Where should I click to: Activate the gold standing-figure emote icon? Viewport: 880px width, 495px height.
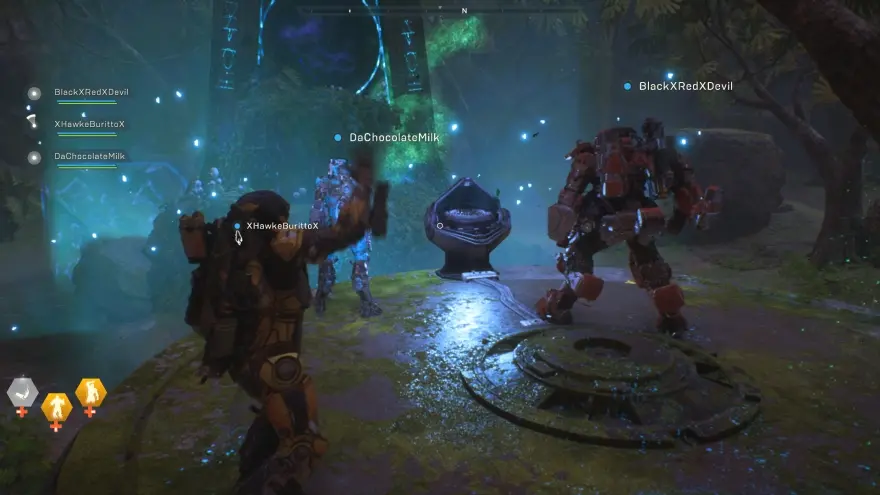[x=56, y=407]
